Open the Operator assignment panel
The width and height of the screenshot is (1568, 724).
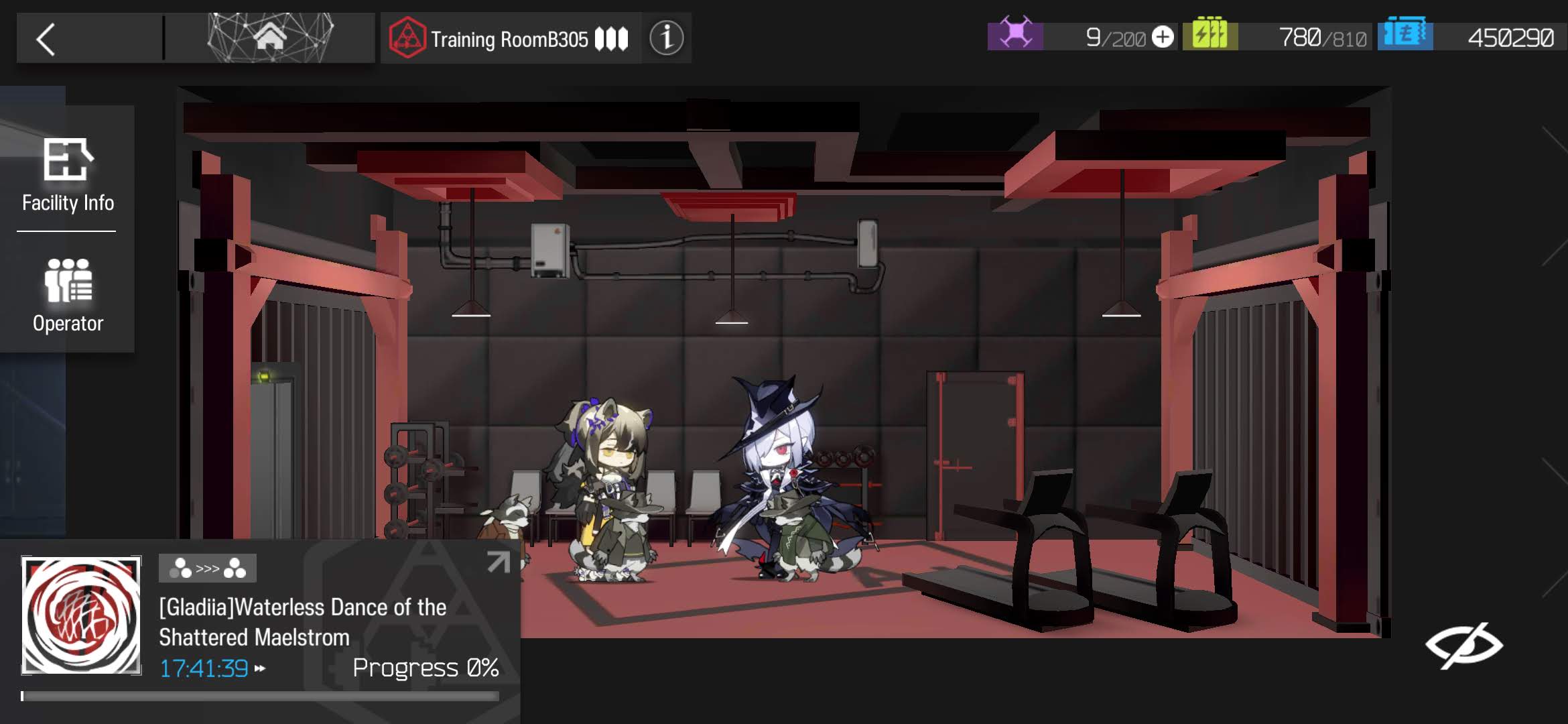point(68,295)
